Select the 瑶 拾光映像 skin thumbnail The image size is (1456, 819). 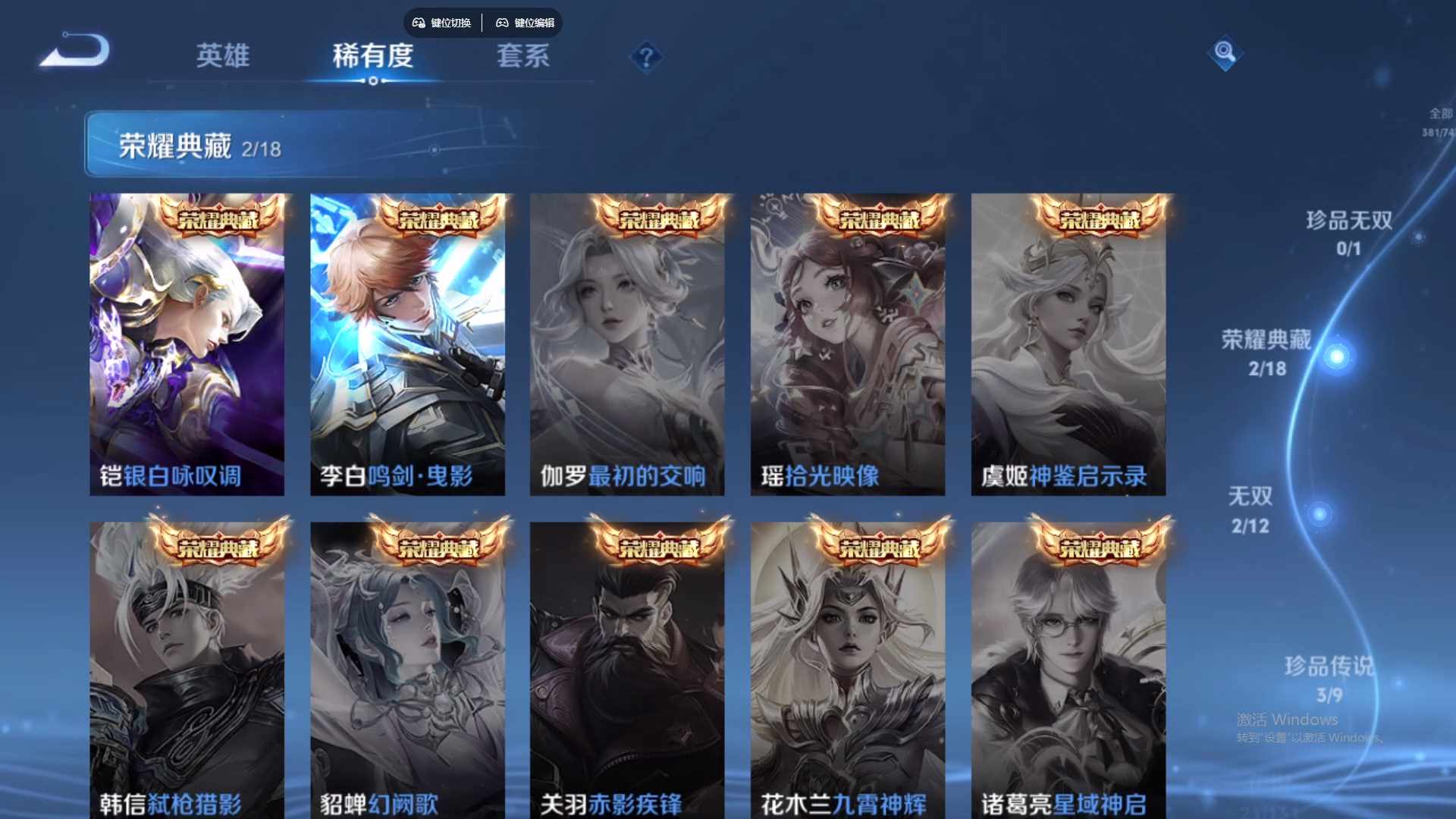(847, 341)
